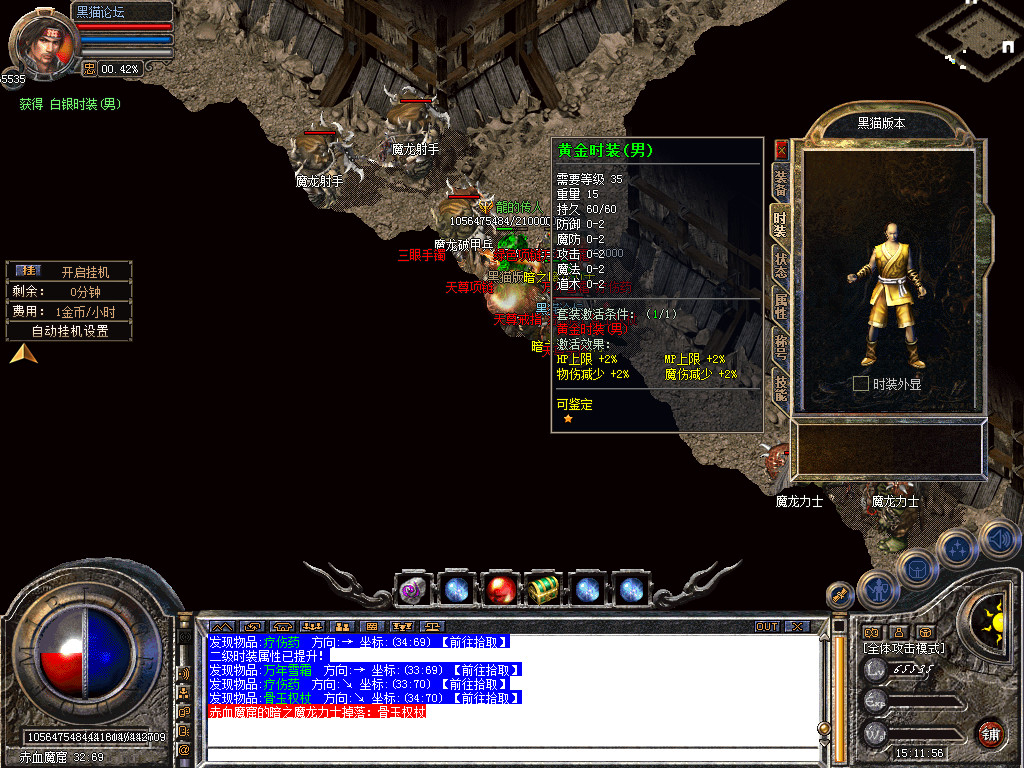1024x768 pixels.
Task: Open the minimap in the corner
Action: [970, 38]
